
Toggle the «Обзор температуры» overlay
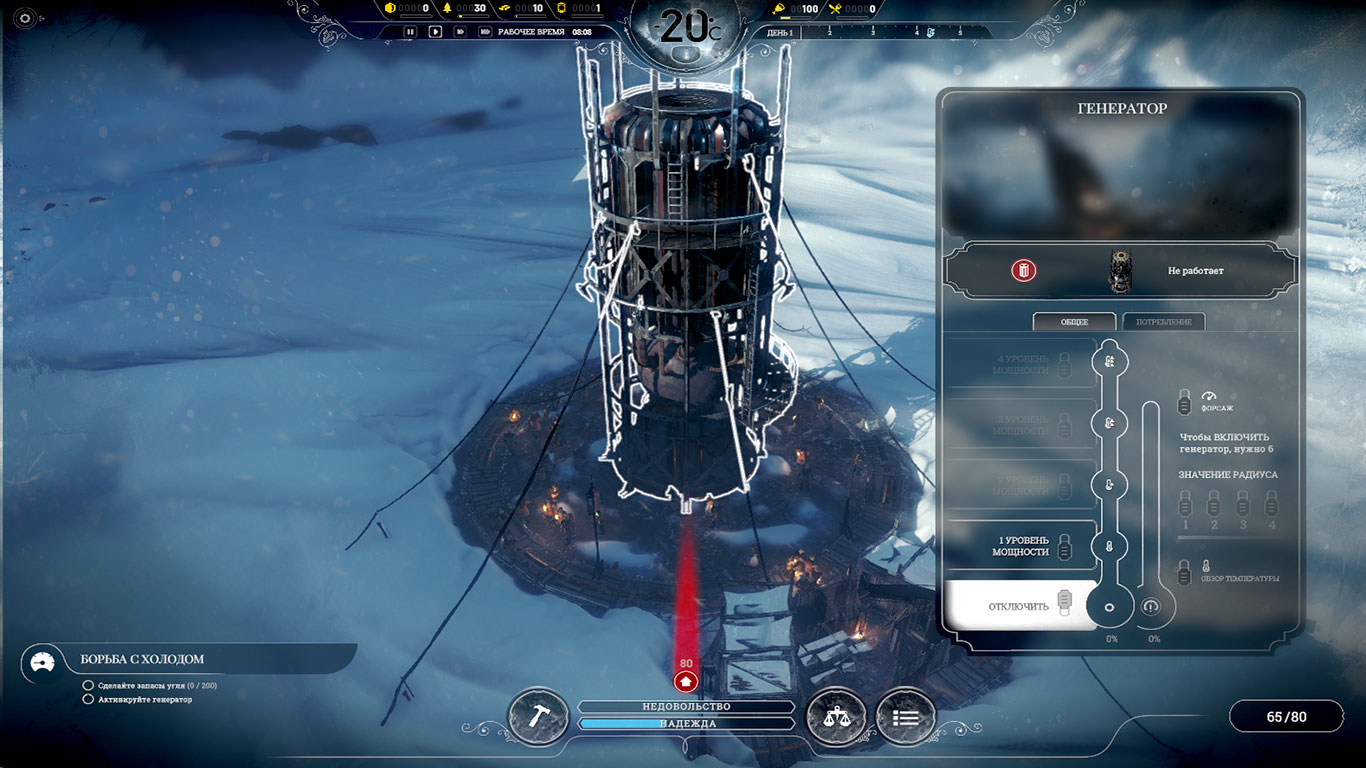[1185, 572]
